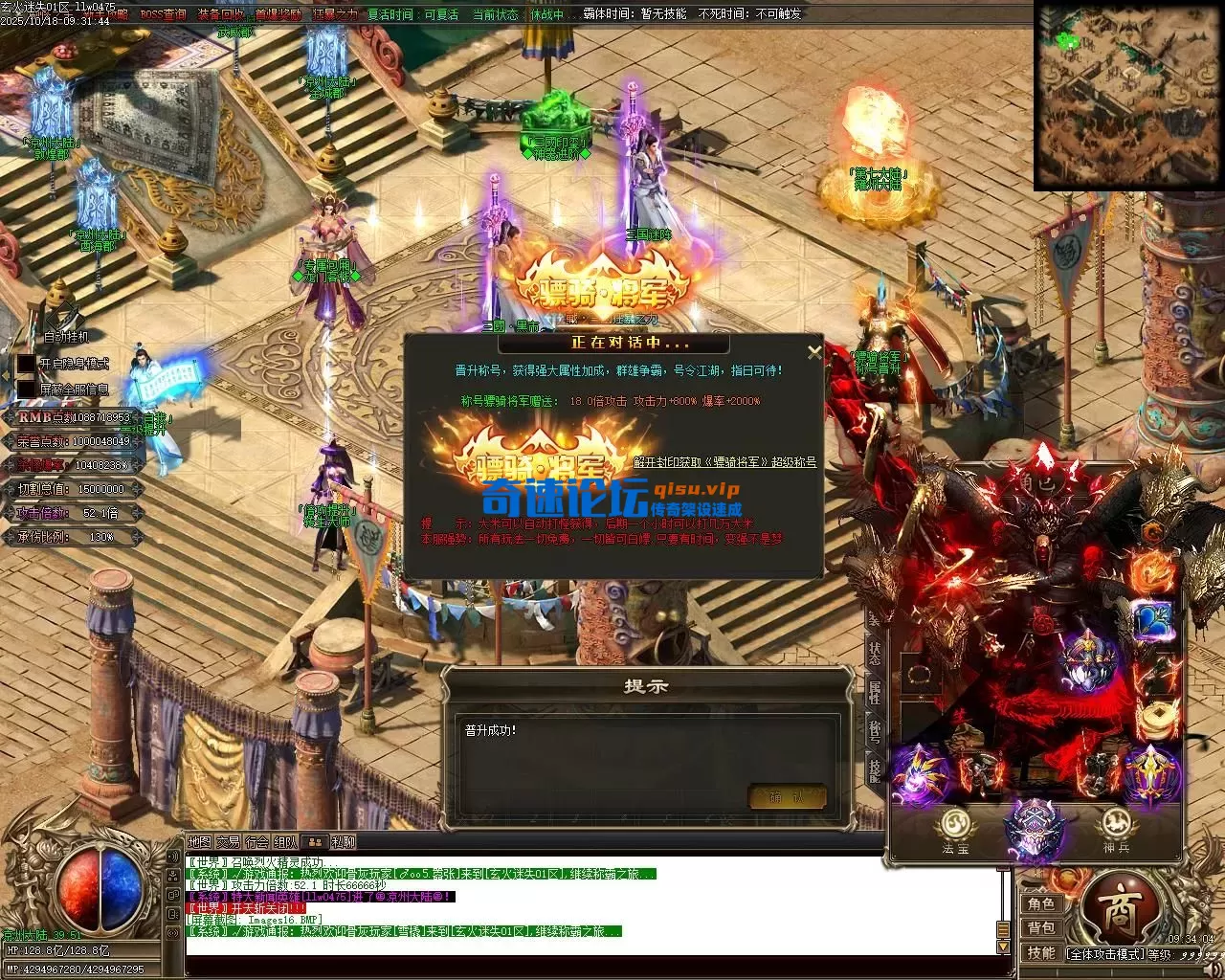Screen dimensions: 1225x980
Task: Open the 角色 character button
Action: coord(1041,904)
